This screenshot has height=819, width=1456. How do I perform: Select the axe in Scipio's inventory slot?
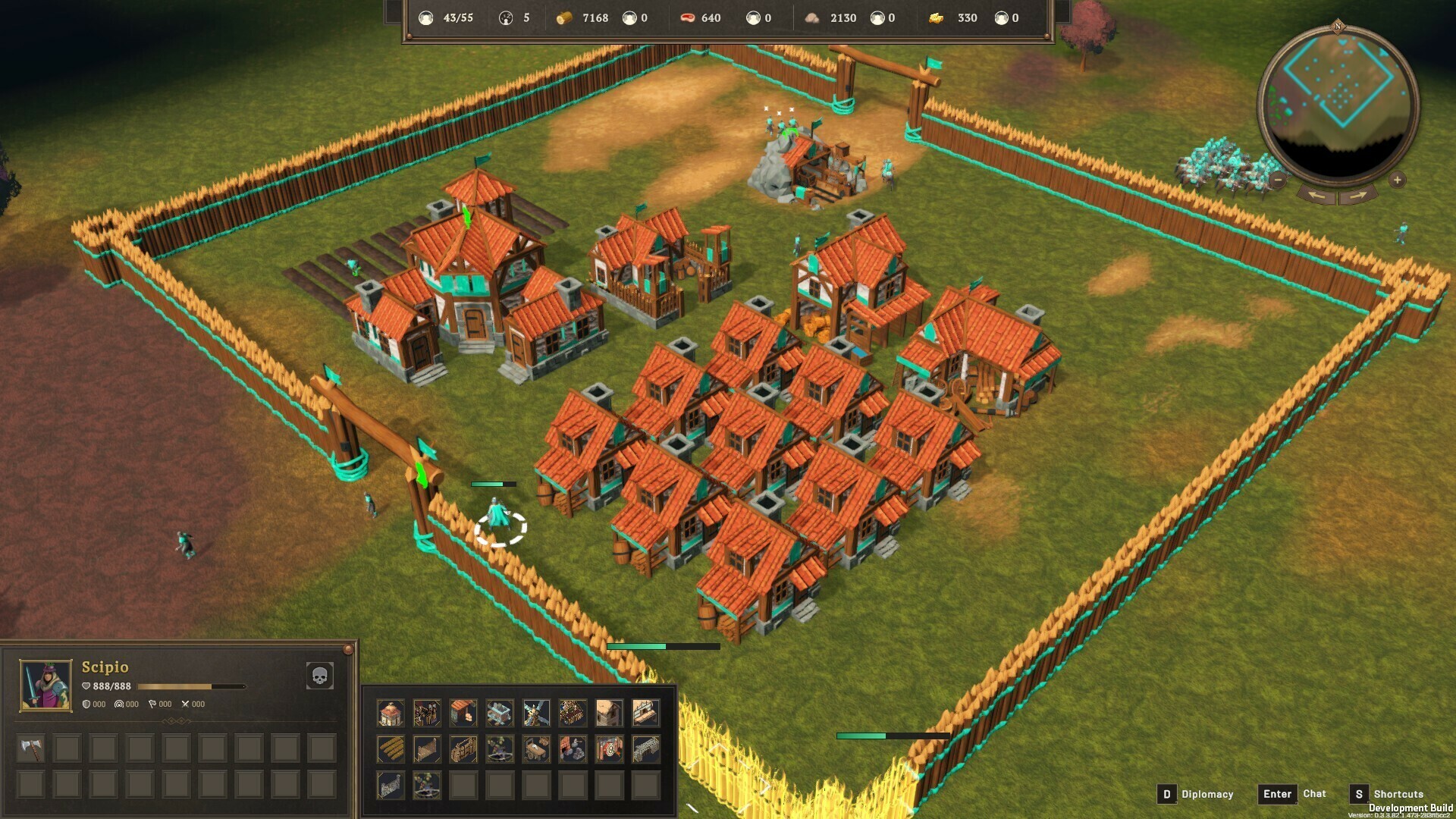tap(30, 748)
